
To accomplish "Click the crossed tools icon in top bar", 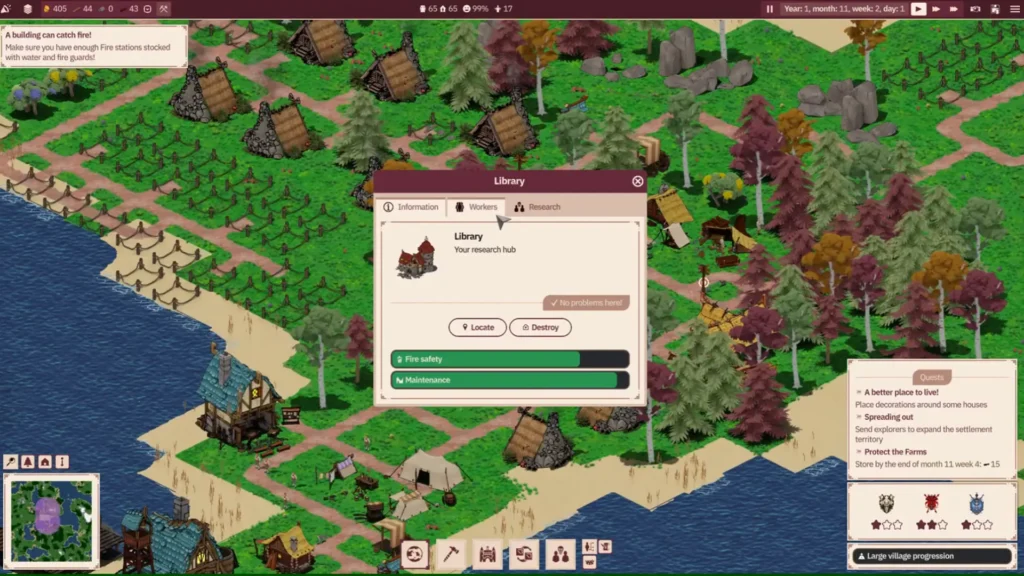I will pos(164,9).
